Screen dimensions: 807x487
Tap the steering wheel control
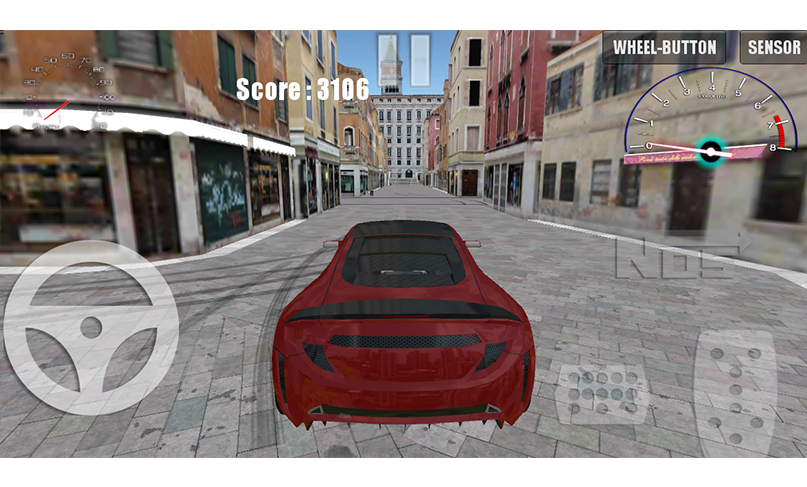click(91, 327)
